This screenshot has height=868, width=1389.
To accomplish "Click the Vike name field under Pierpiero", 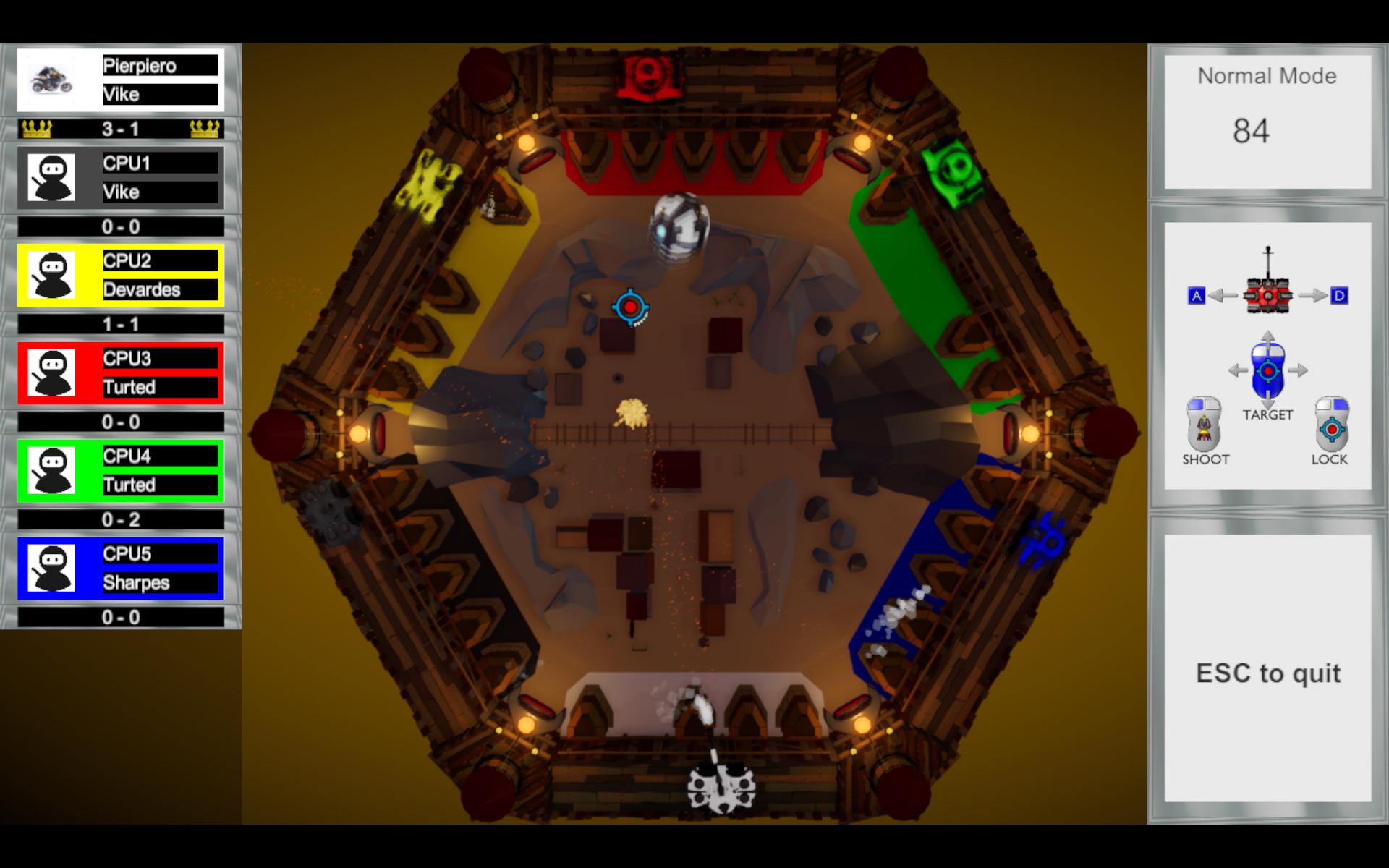I will (x=161, y=94).
